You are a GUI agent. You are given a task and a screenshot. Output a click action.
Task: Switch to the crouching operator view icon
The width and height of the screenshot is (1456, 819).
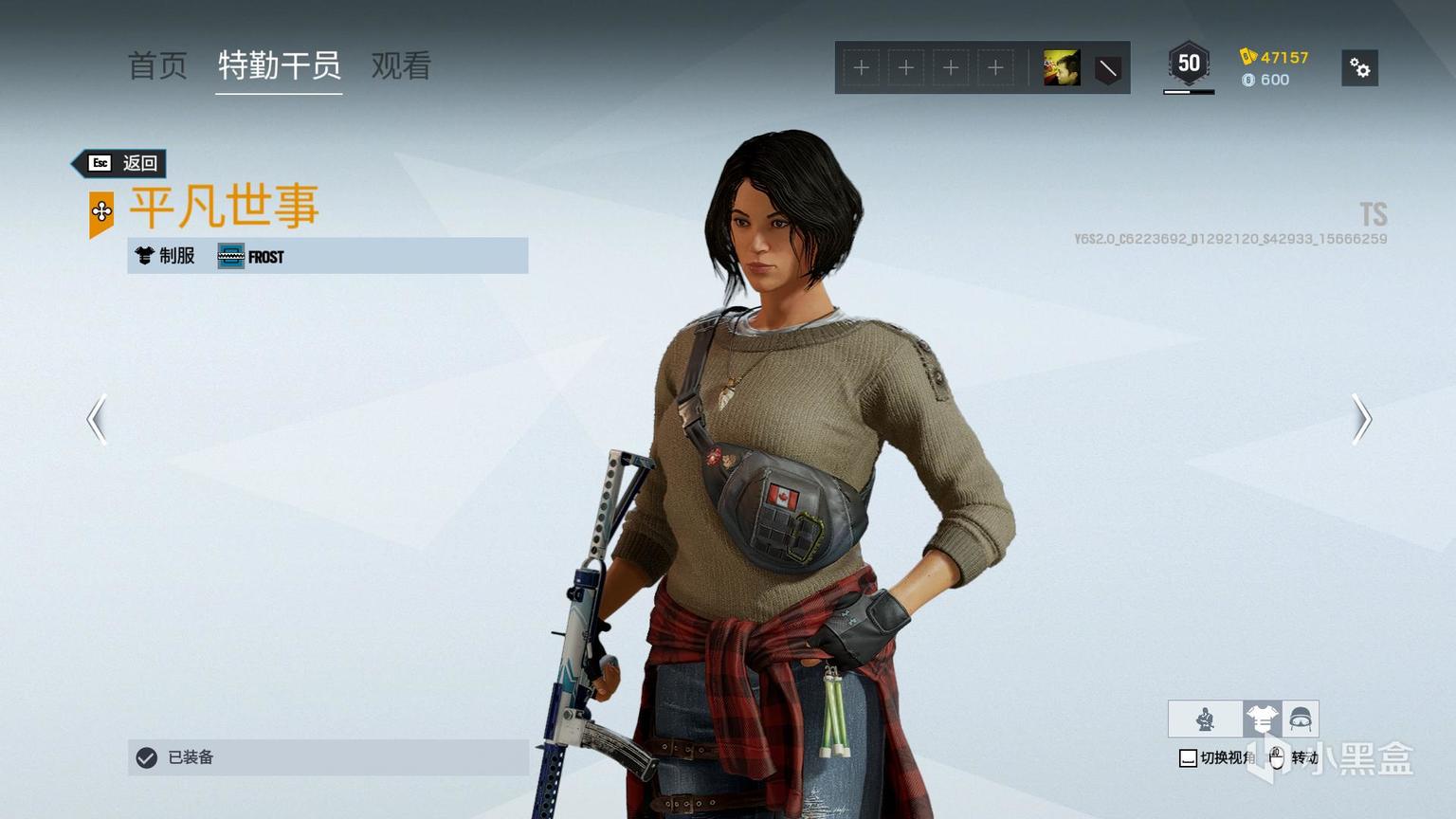[1205, 719]
